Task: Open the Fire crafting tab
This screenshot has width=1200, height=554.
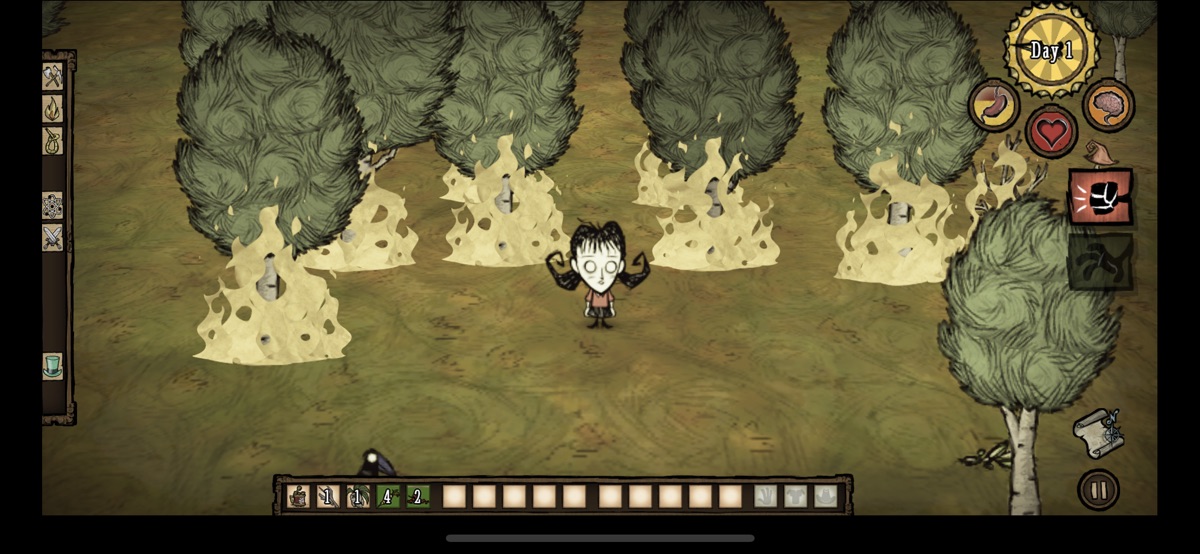Action: (52, 108)
